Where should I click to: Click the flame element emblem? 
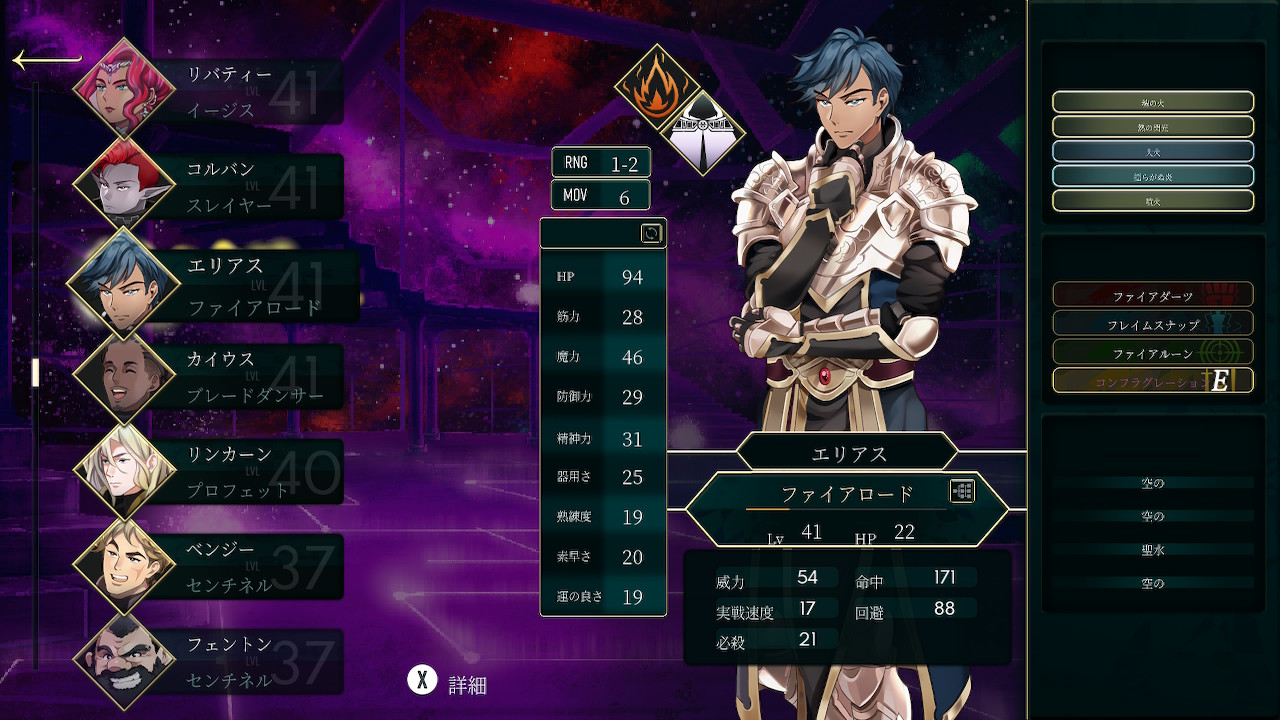click(656, 88)
